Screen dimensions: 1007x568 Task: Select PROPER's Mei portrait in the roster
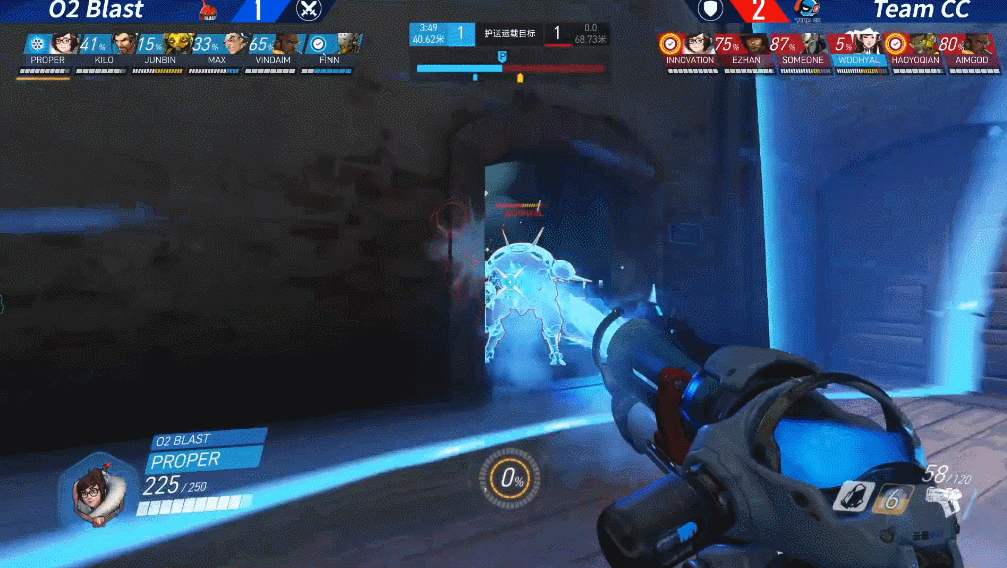point(64,44)
